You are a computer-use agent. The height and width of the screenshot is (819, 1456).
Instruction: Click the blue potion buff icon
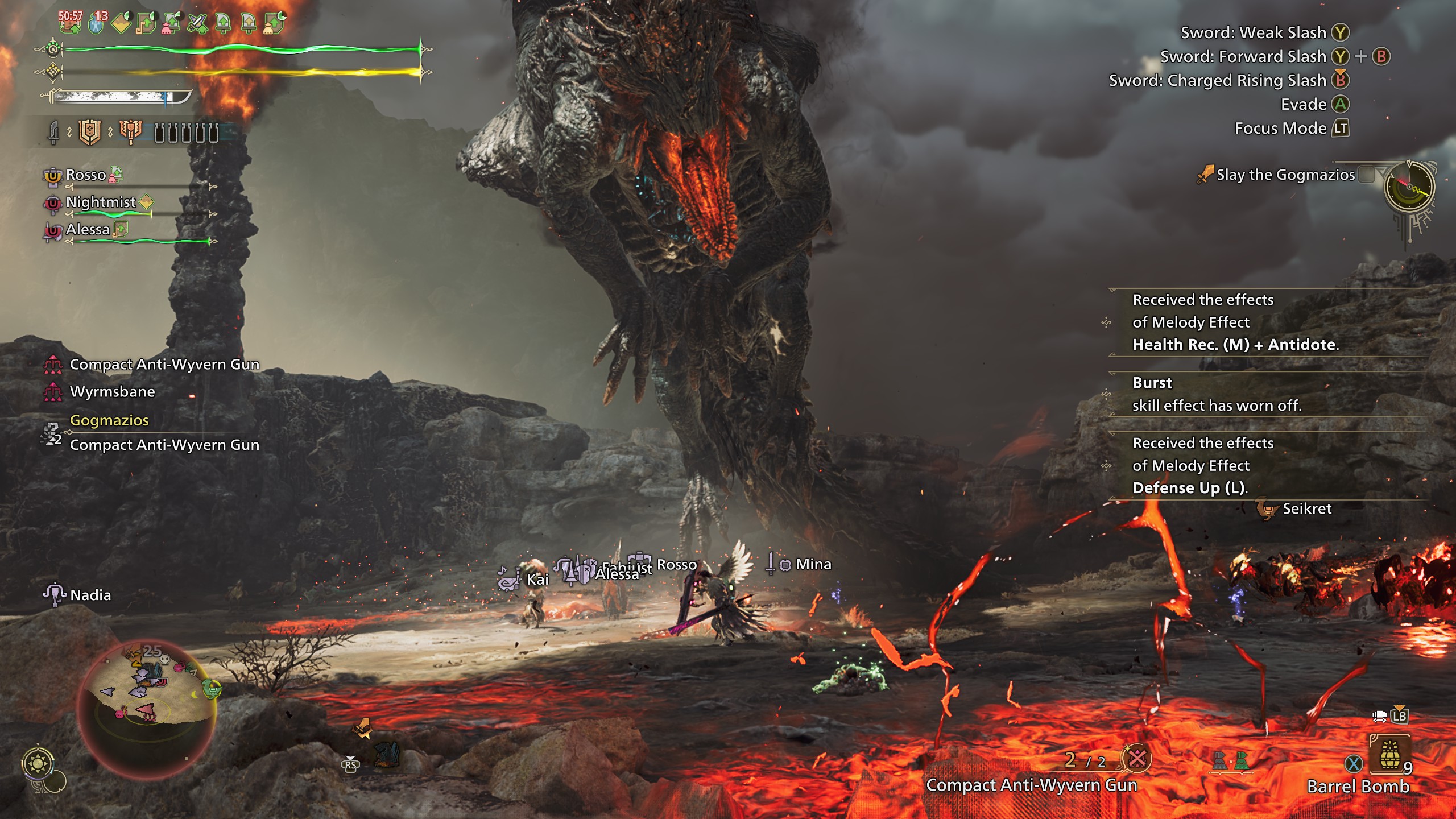click(x=97, y=23)
